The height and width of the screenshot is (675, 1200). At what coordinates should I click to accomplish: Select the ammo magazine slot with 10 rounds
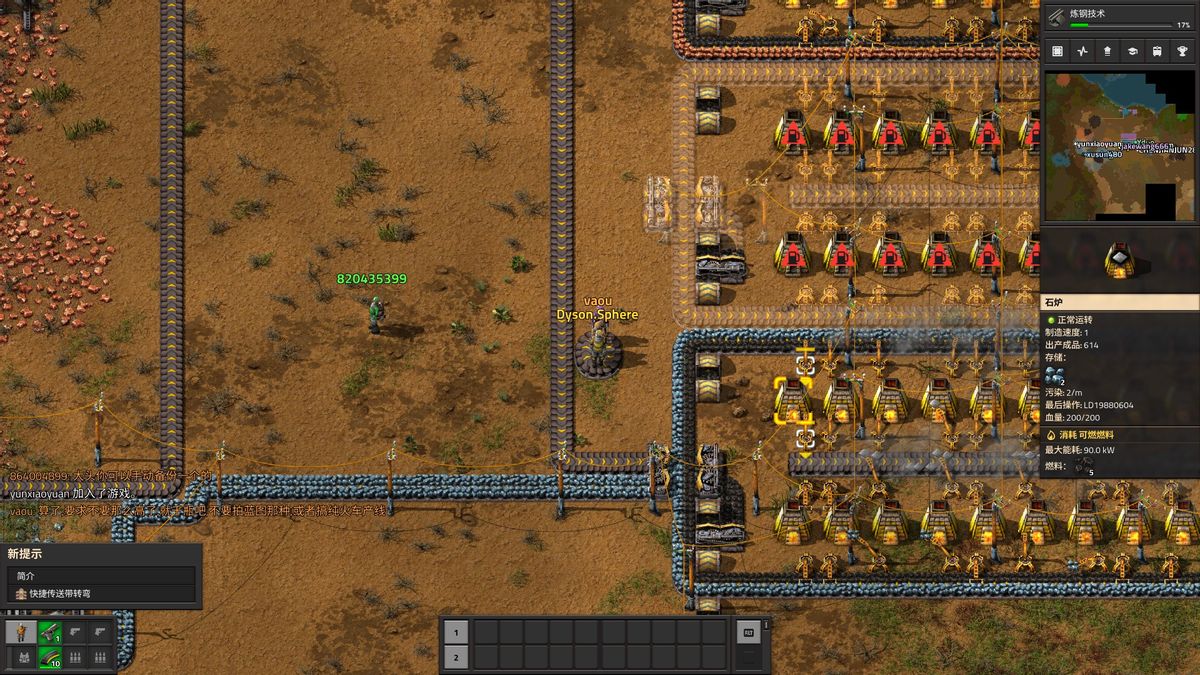pyautogui.click(x=50, y=657)
